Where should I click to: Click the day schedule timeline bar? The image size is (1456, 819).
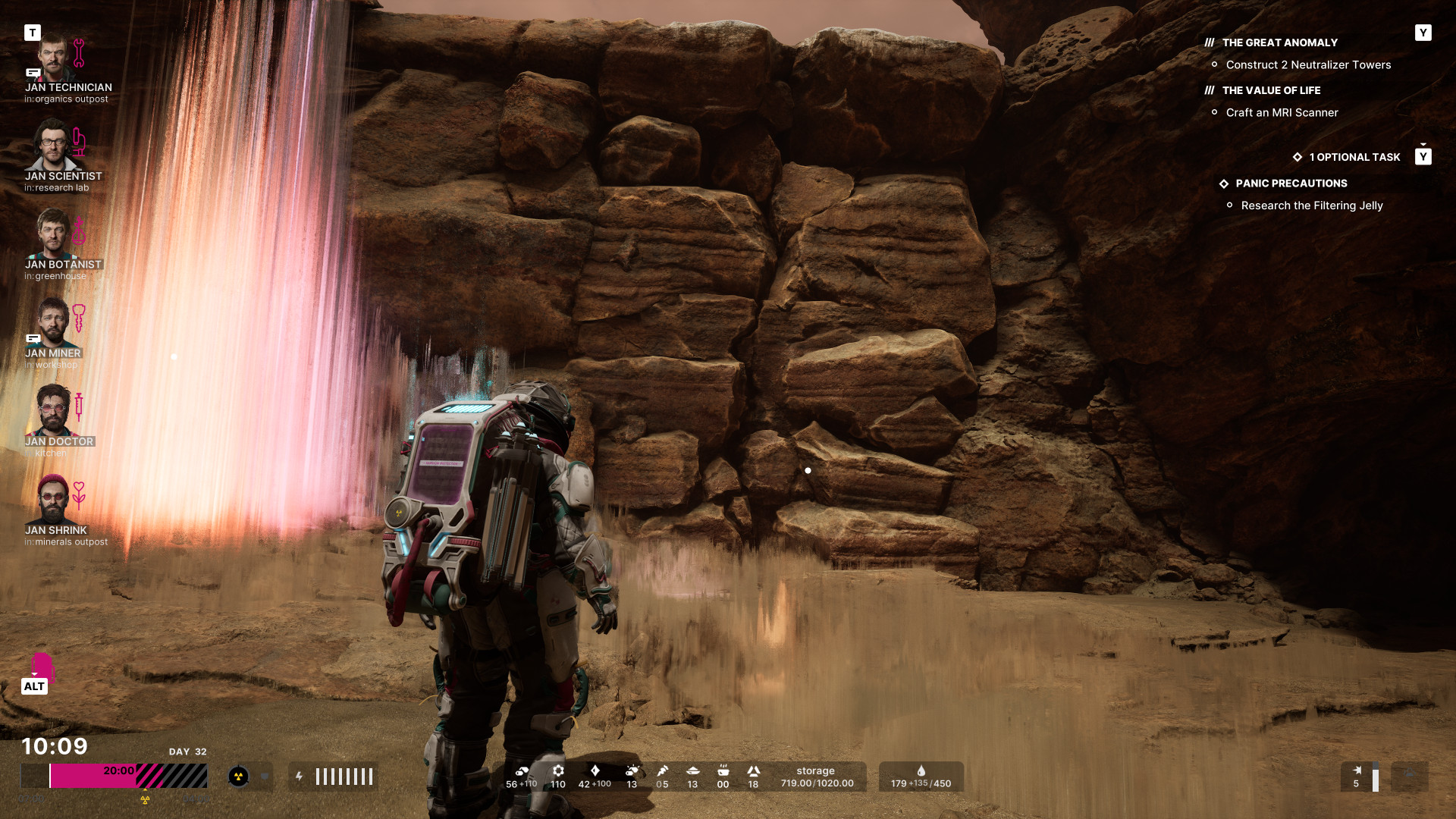(x=114, y=777)
